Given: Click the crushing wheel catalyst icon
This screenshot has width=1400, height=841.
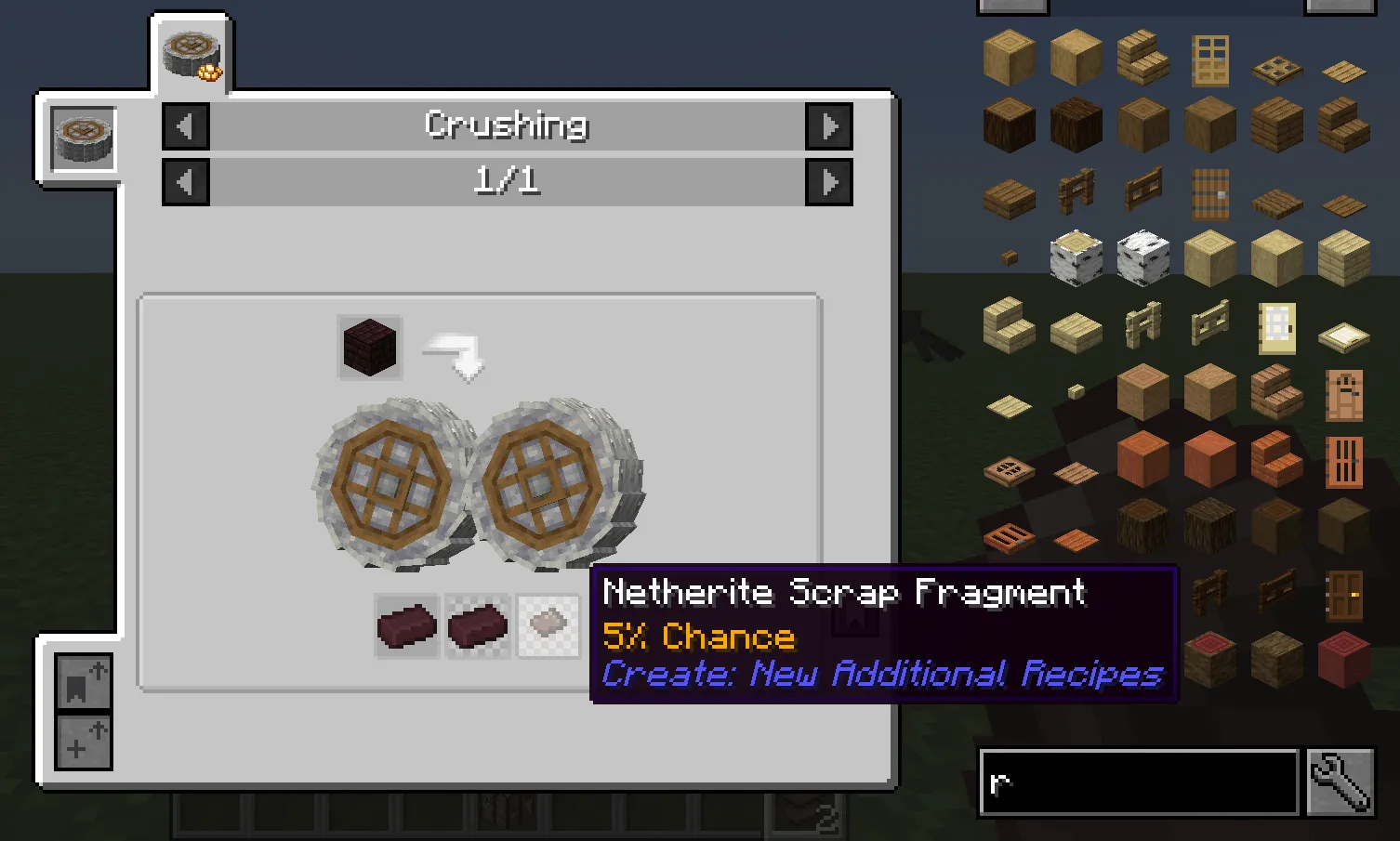Looking at the screenshot, I should (81, 138).
